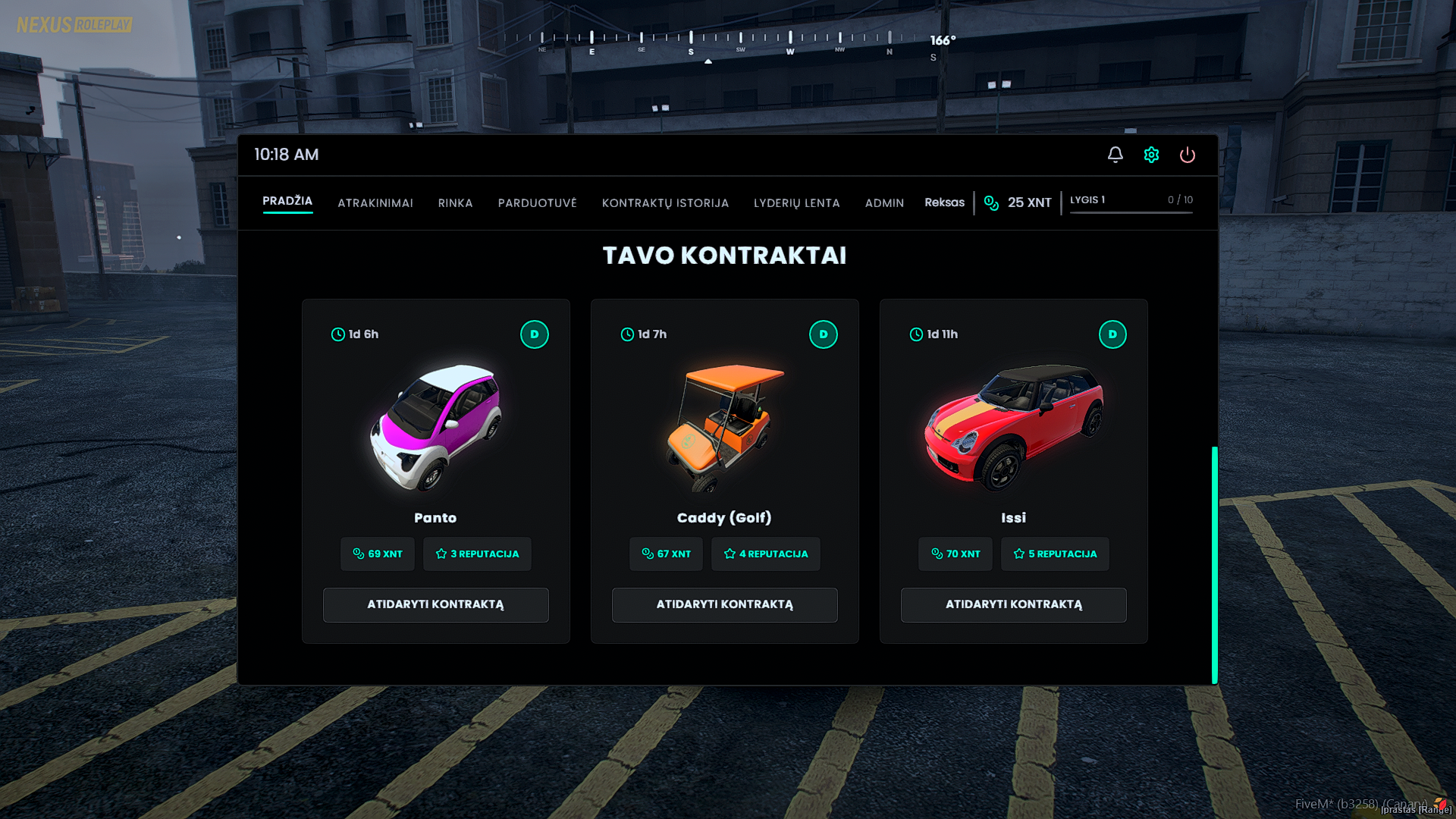Open the ADMIN tab
This screenshot has width=1456, height=819.
tap(884, 203)
